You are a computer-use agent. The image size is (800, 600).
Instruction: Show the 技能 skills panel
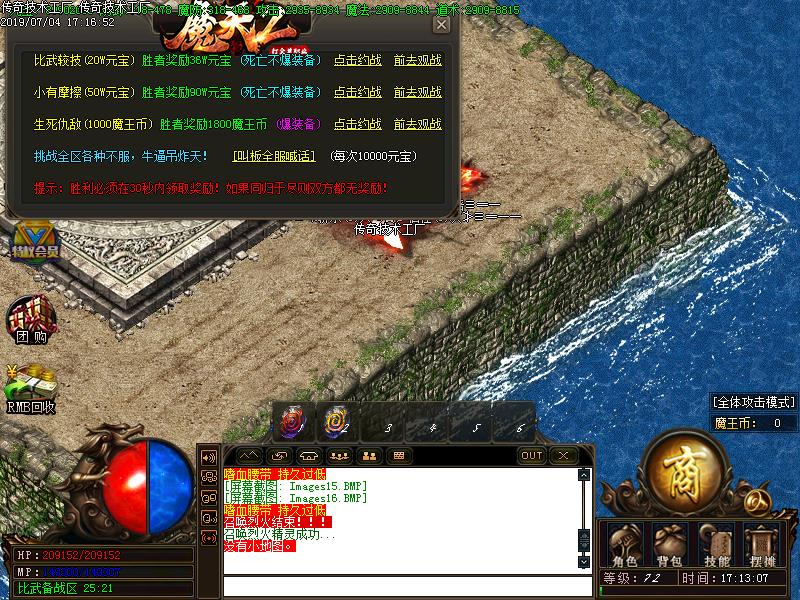click(717, 545)
